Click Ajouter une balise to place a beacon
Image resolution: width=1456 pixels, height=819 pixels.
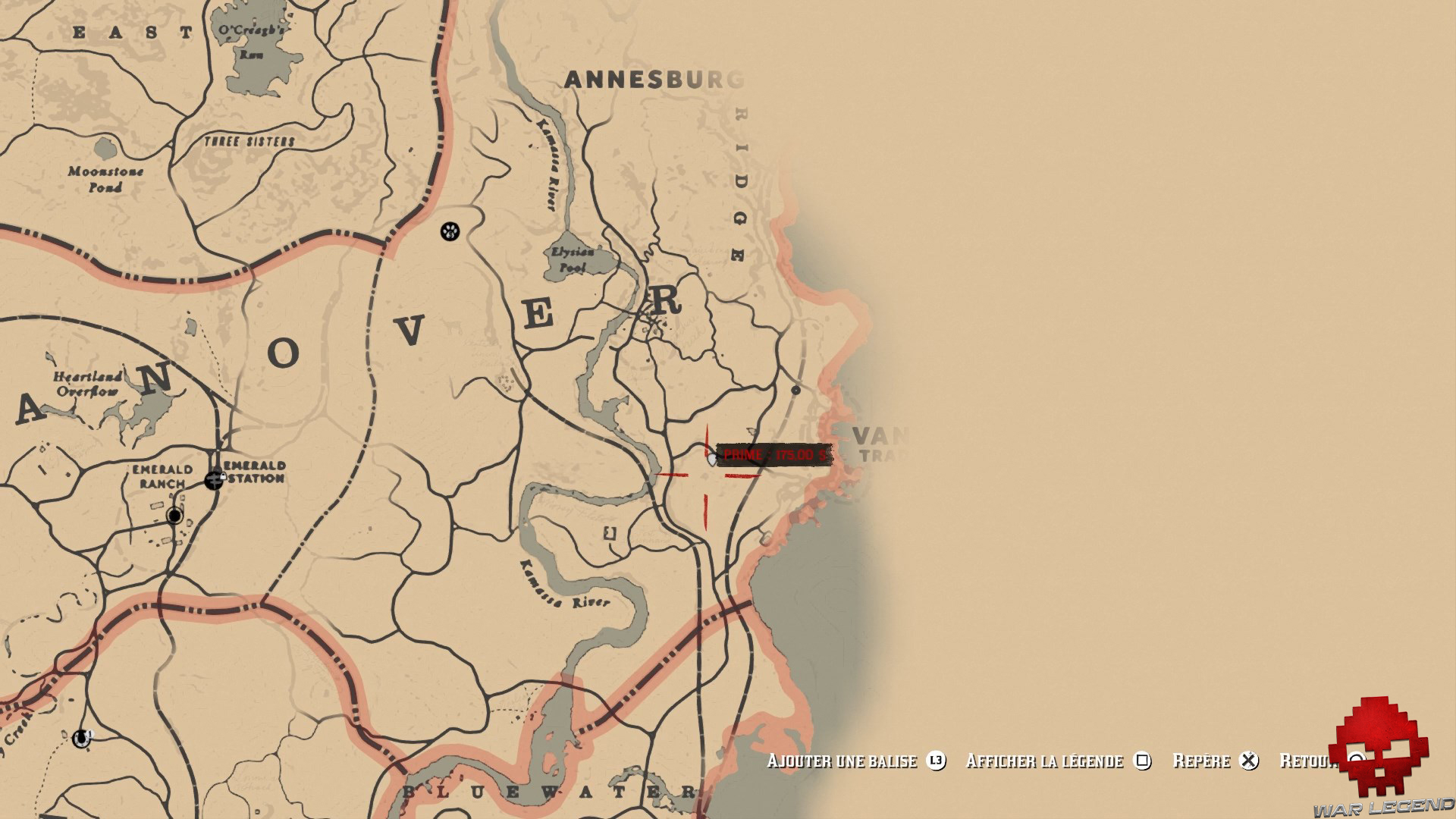(842, 761)
